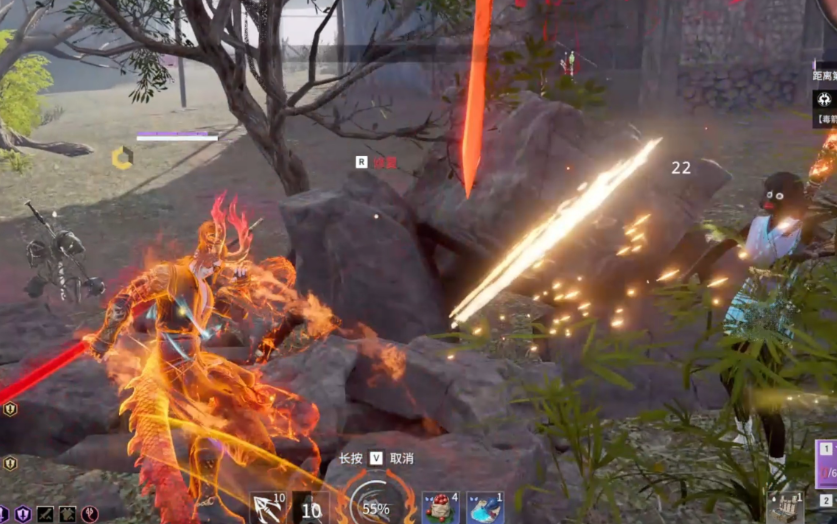
Task: Select the arrow ammo slot
Action: [x=268, y=508]
